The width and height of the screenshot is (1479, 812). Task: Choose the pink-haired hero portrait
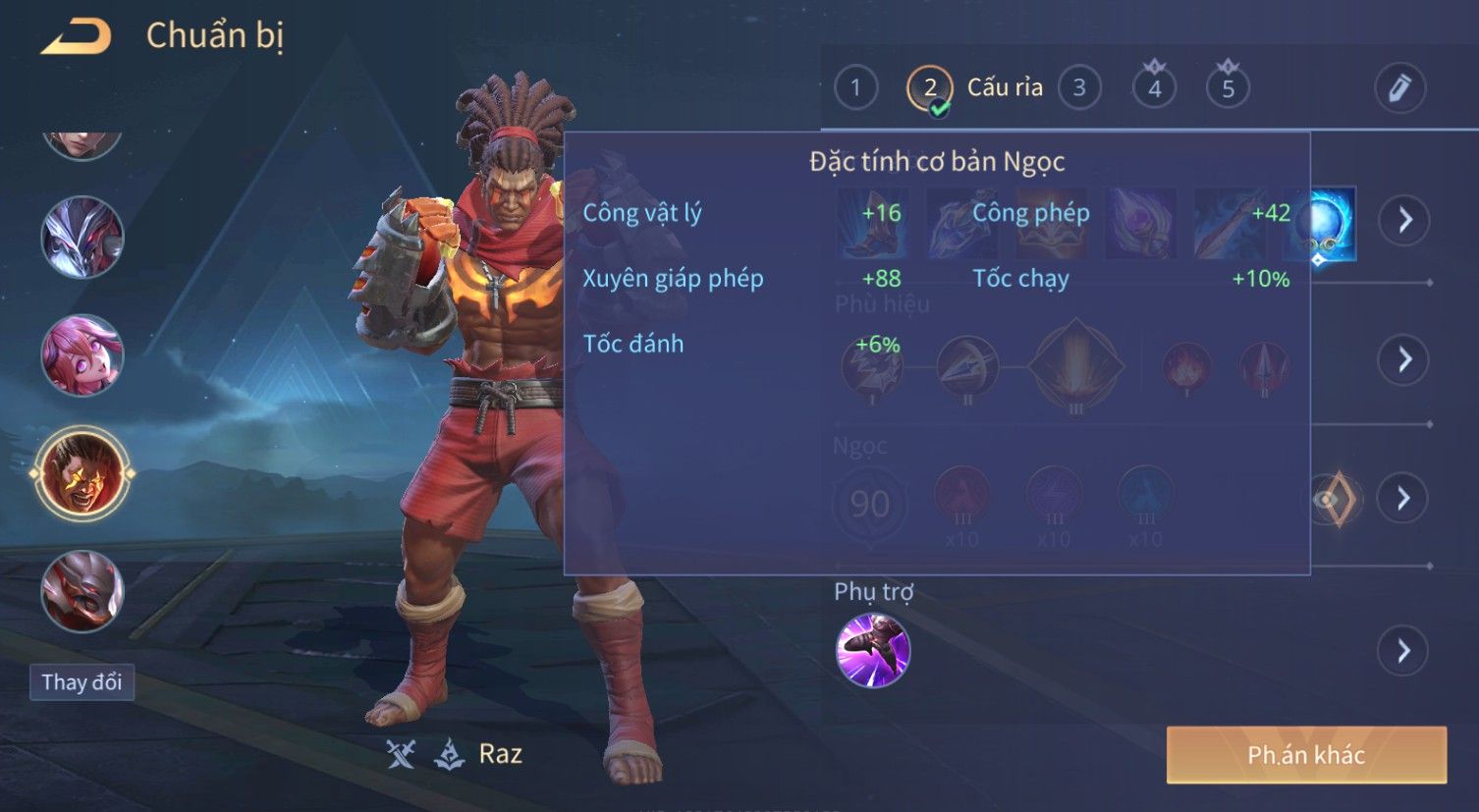click(82, 355)
